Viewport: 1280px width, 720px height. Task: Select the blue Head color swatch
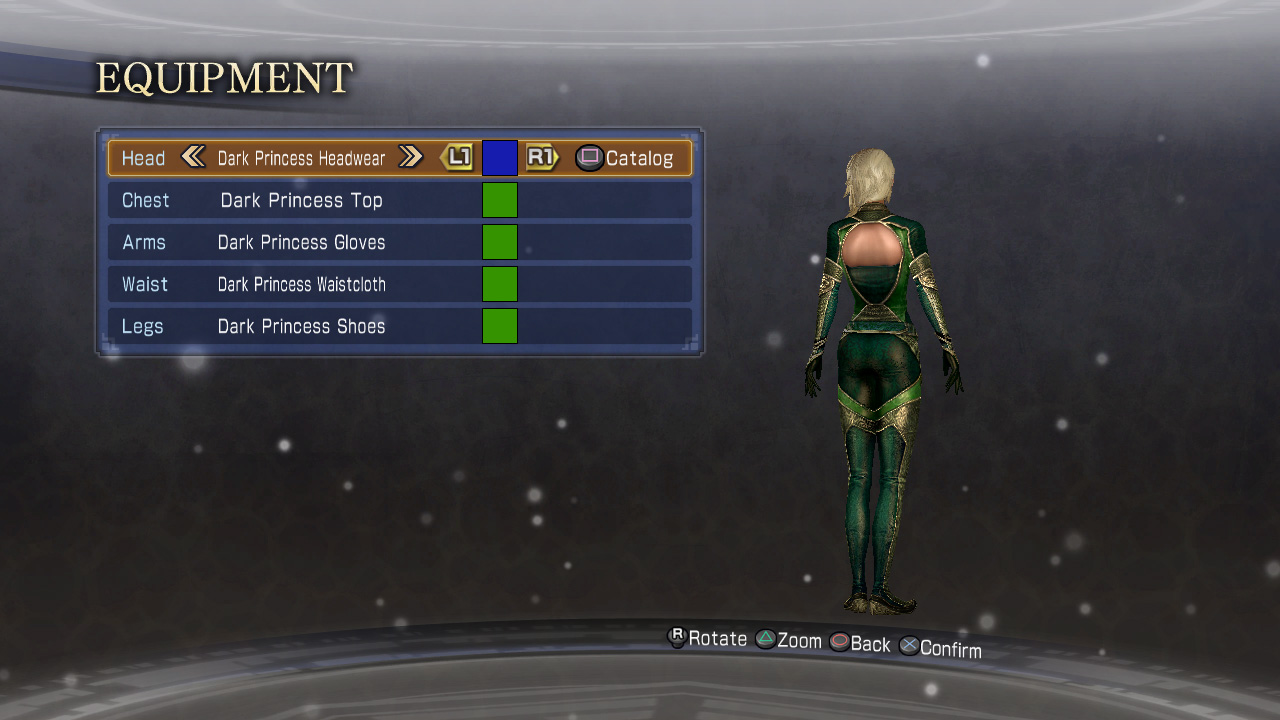500,158
